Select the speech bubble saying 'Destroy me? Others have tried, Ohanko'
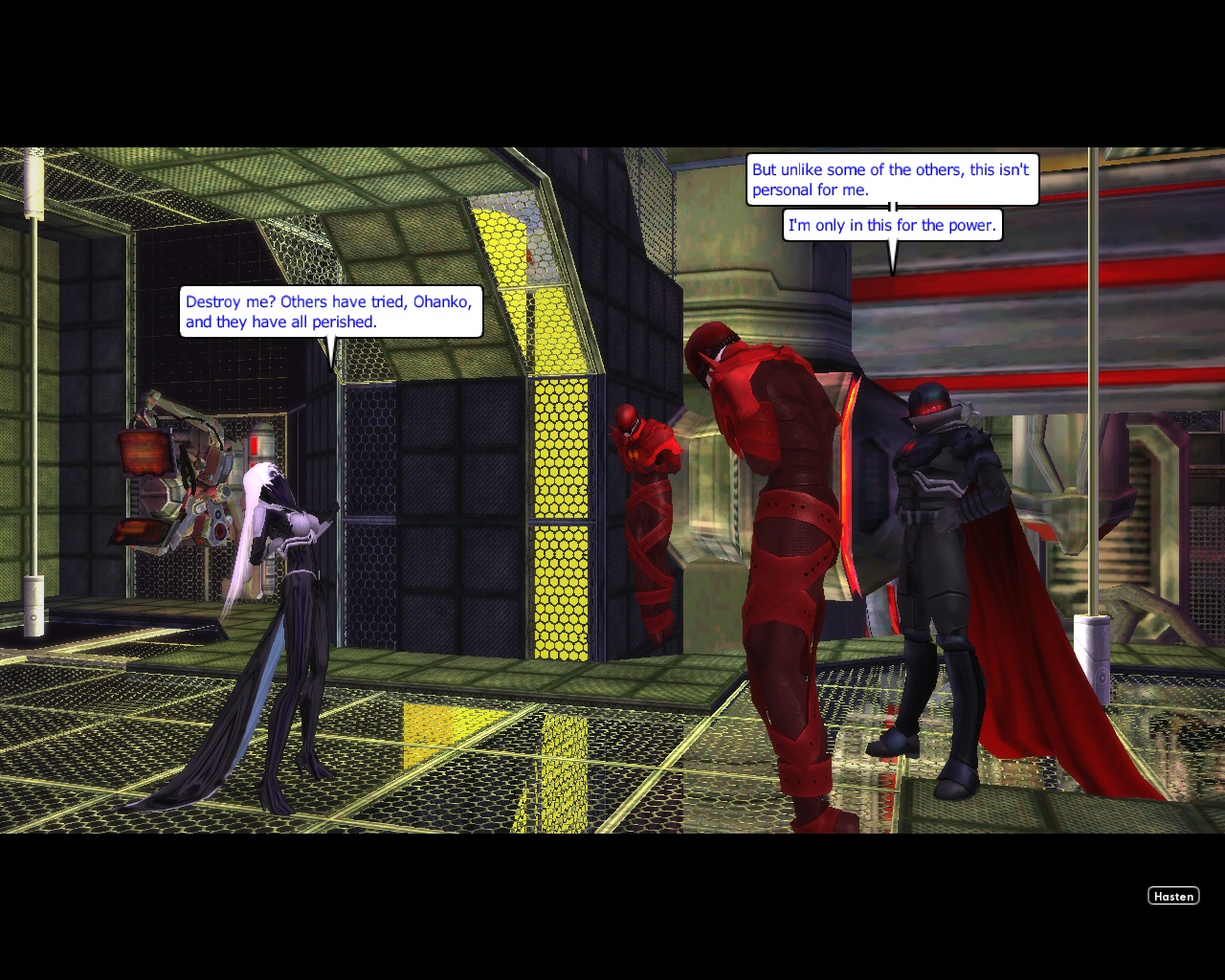This screenshot has height=980, width=1225. [x=329, y=311]
